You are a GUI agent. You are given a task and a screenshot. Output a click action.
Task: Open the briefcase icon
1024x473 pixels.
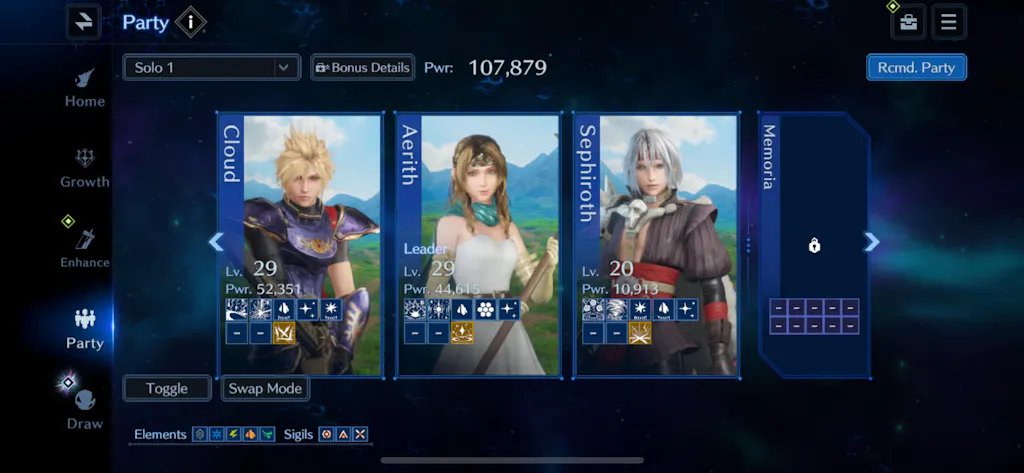(x=908, y=21)
